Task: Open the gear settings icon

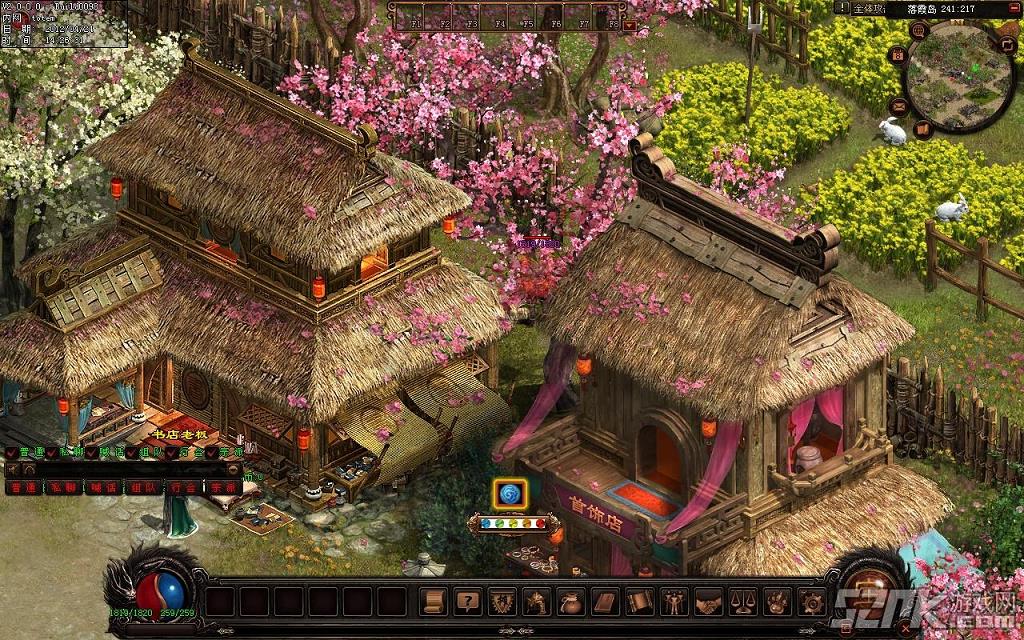Action: pyautogui.click(x=811, y=601)
